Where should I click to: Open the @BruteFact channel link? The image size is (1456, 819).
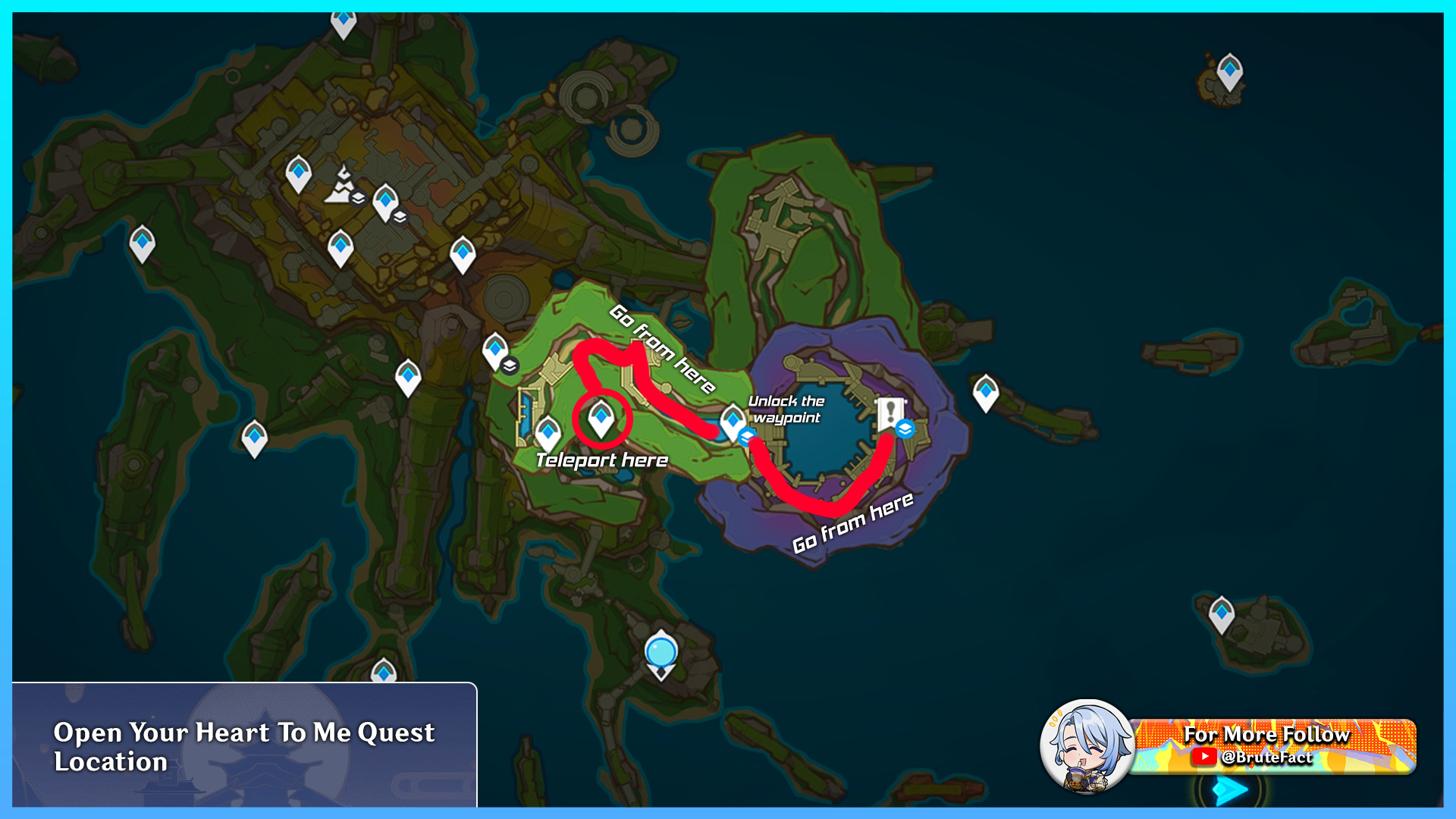(1268, 758)
